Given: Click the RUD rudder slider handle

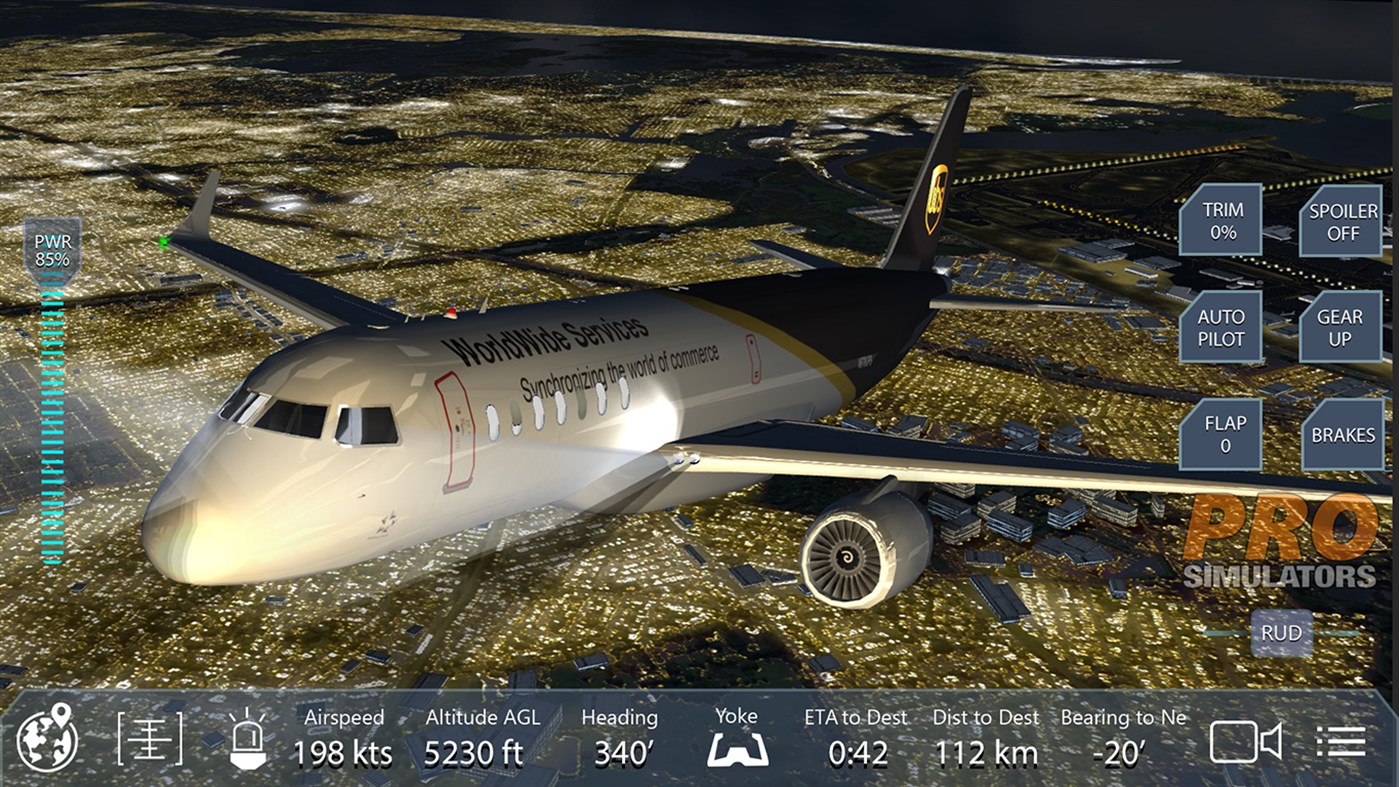Looking at the screenshot, I should 1282,633.
